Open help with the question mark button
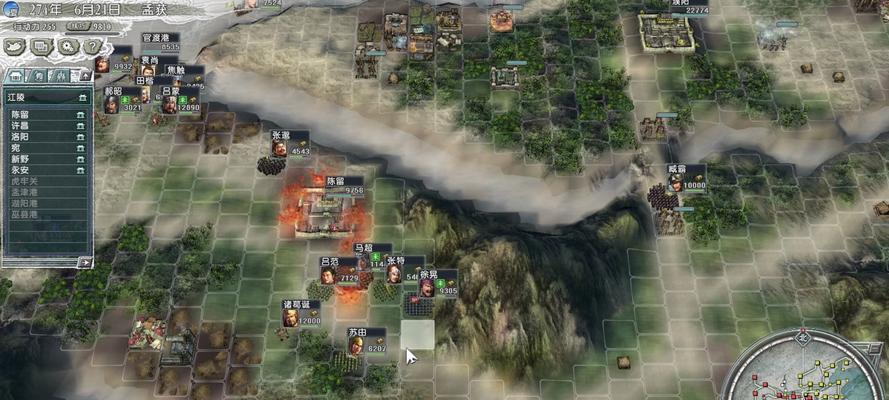Viewport: 889px width, 400px height. [x=95, y=46]
